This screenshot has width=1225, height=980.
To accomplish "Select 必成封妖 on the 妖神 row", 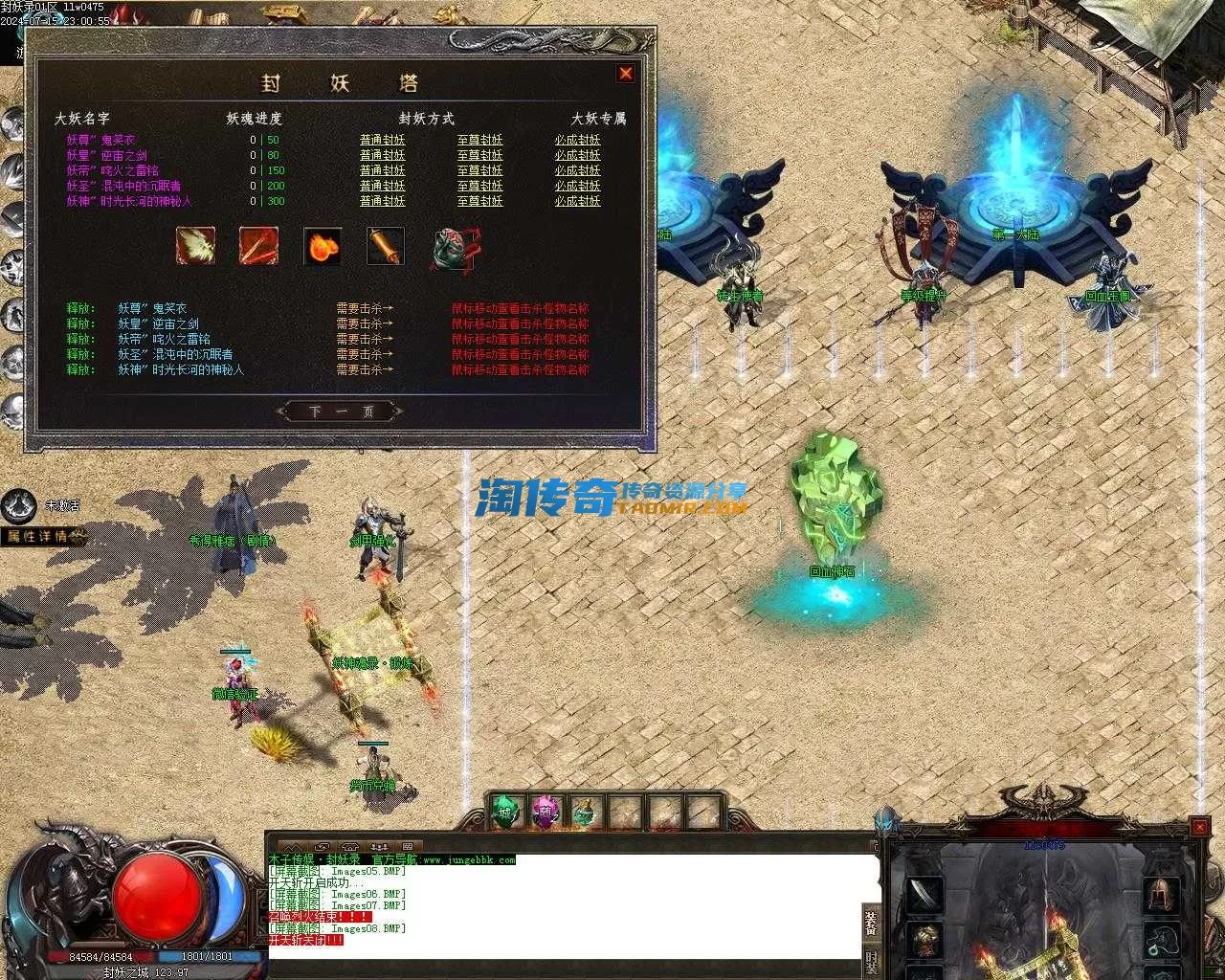I will pos(577,201).
